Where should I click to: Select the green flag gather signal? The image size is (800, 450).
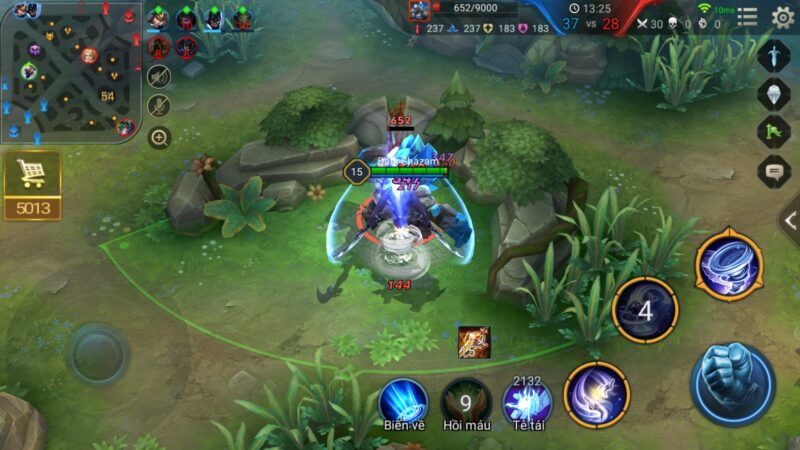tap(774, 132)
